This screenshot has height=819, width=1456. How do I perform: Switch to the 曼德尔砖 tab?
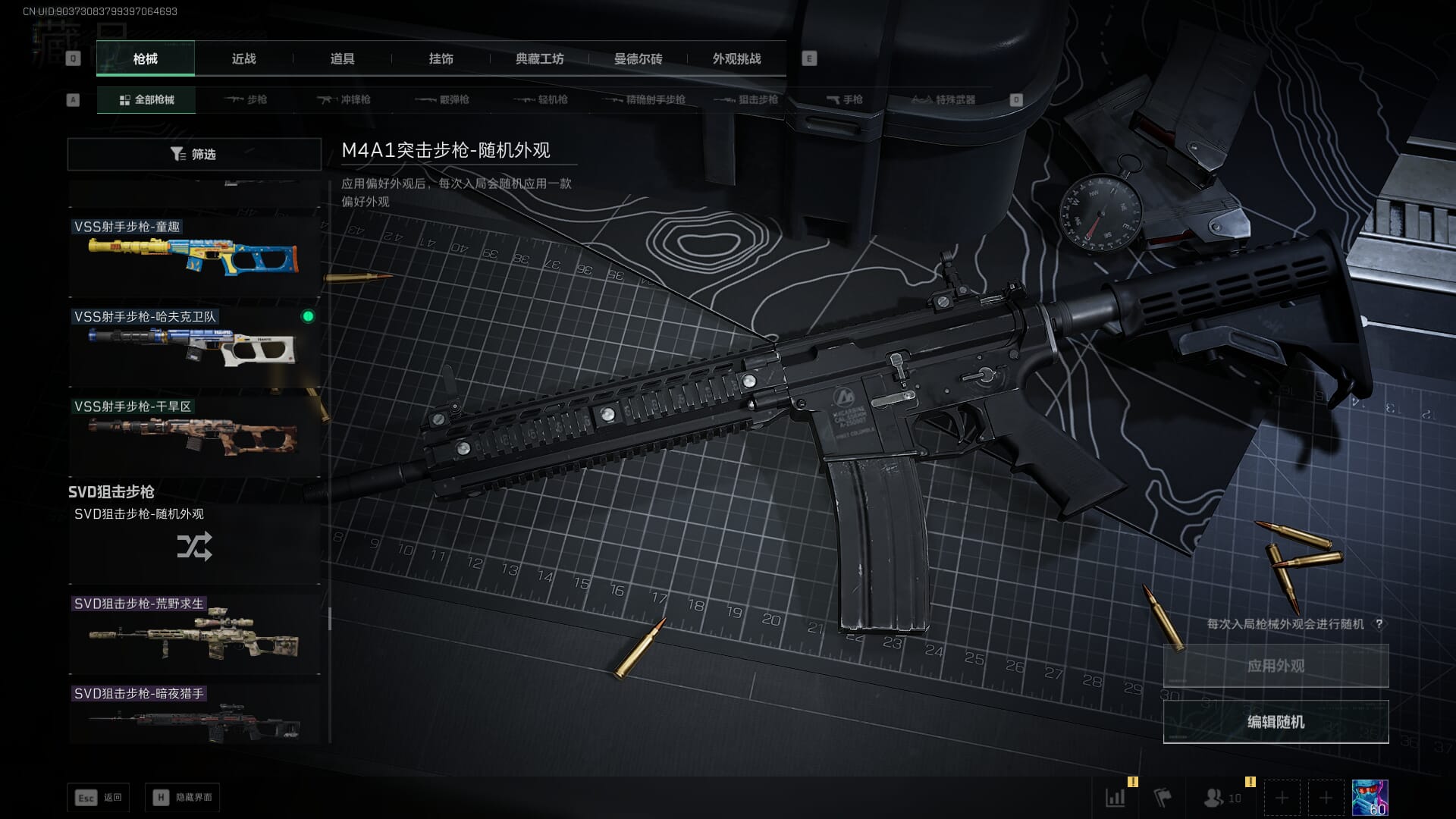coord(638,58)
